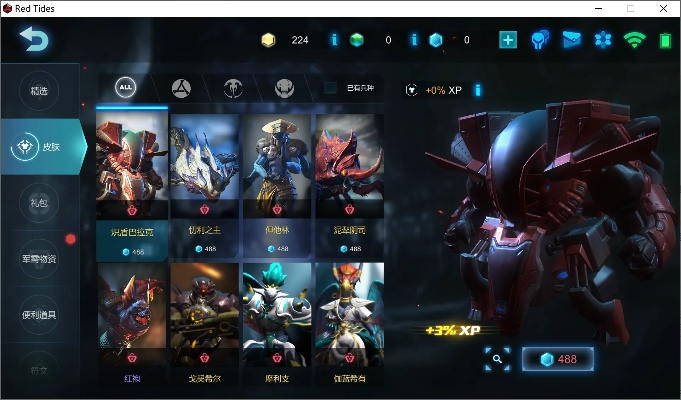The image size is (681, 400).
Task: Toggle the 已有兵种 owned units checkbox
Action: tap(331, 88)
